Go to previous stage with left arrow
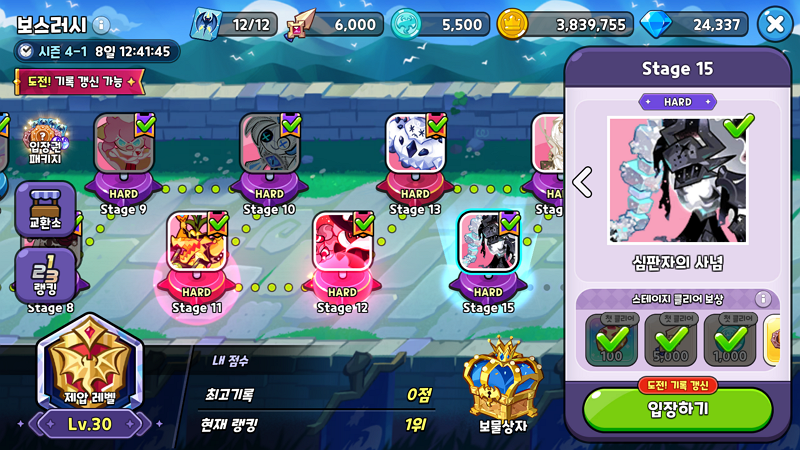The image size is (800, 450). (582, 181)
